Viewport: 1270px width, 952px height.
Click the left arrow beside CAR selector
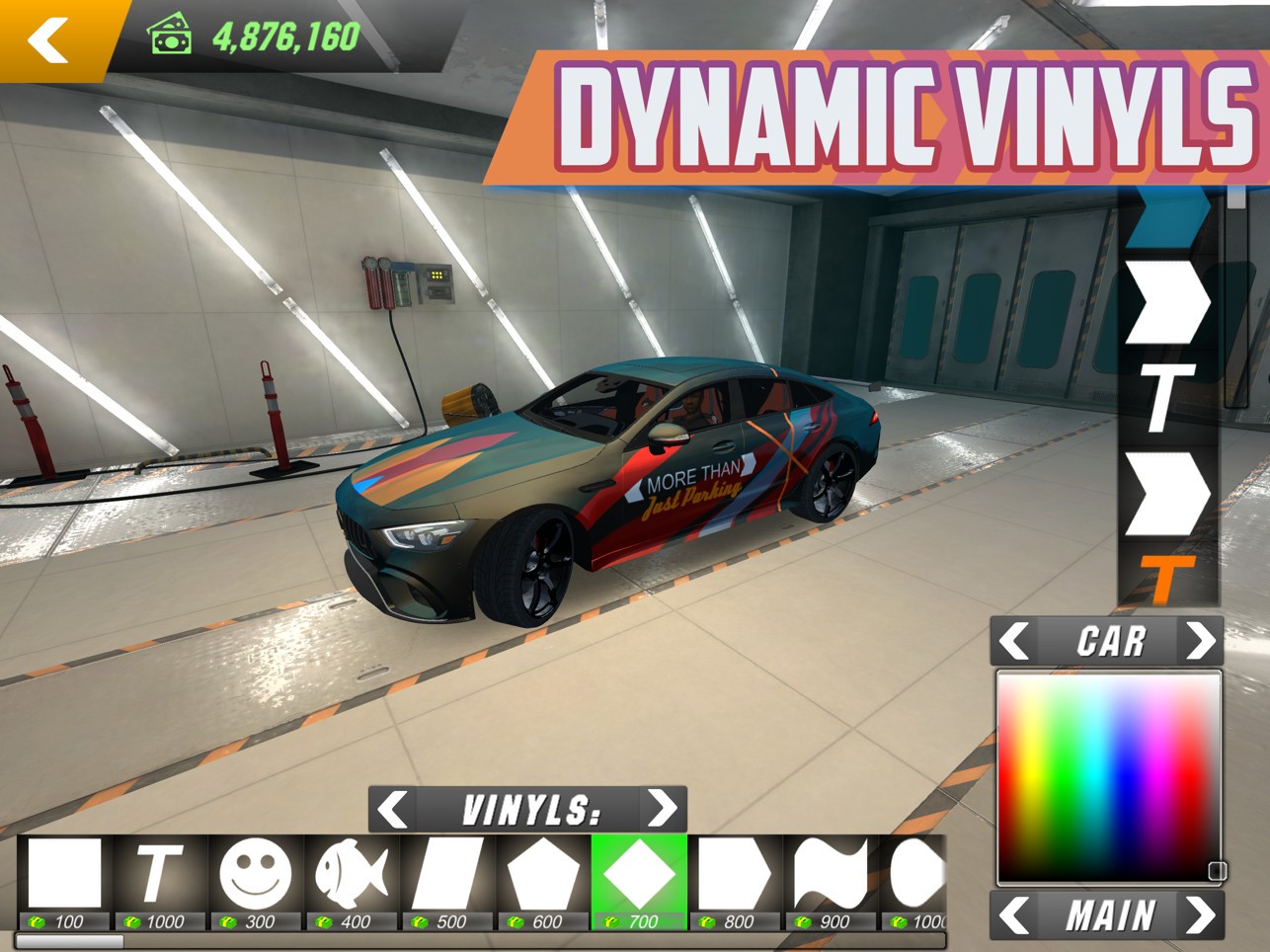1015,642
